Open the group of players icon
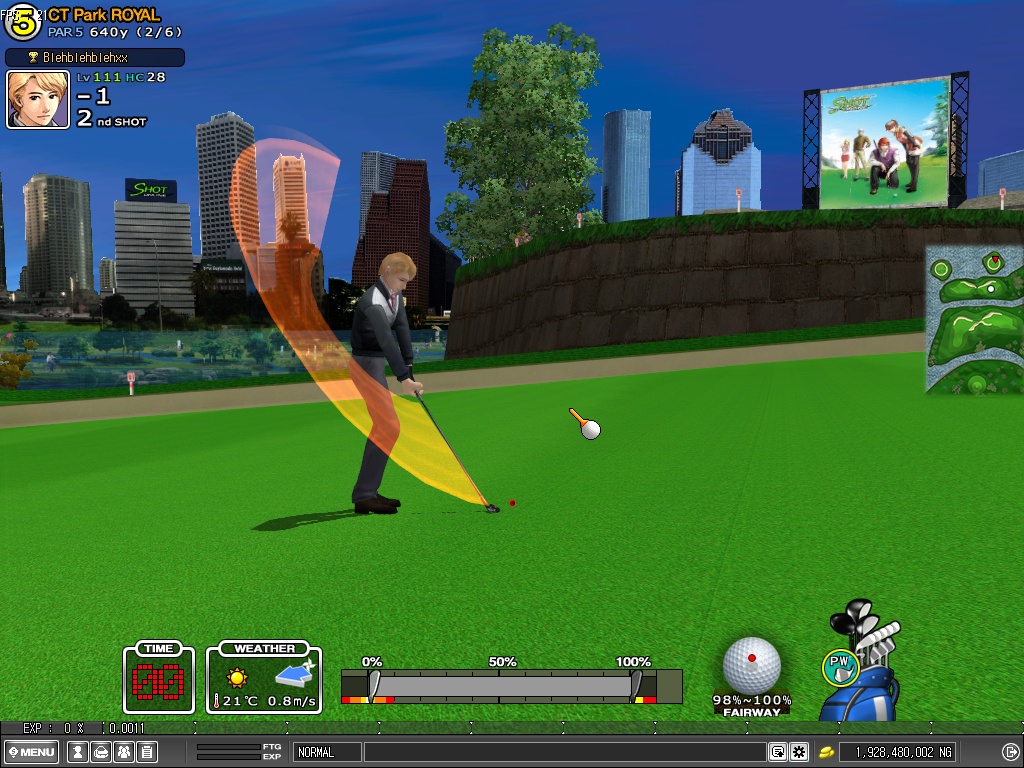Viewport: 1024px width, 768px height. point(124,752)
